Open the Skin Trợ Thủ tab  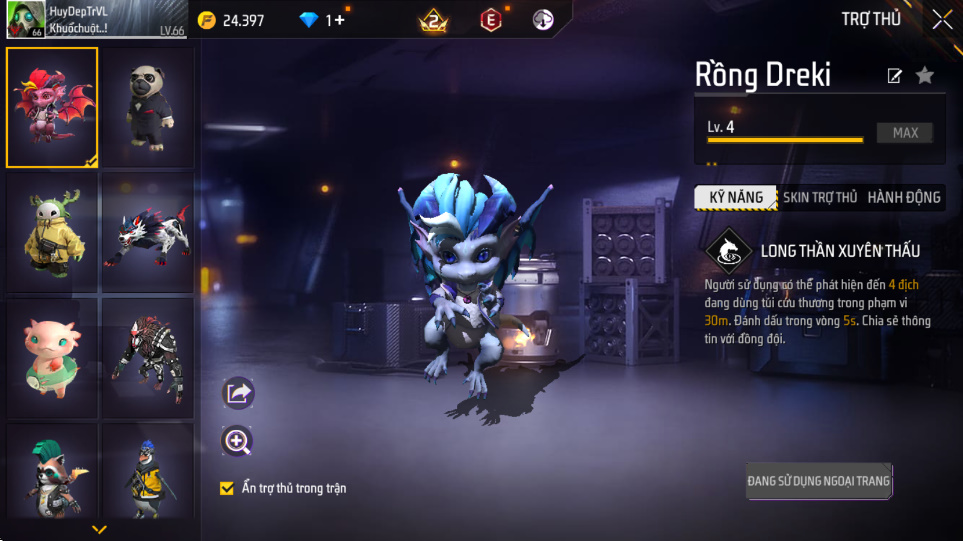pos(820,197)
